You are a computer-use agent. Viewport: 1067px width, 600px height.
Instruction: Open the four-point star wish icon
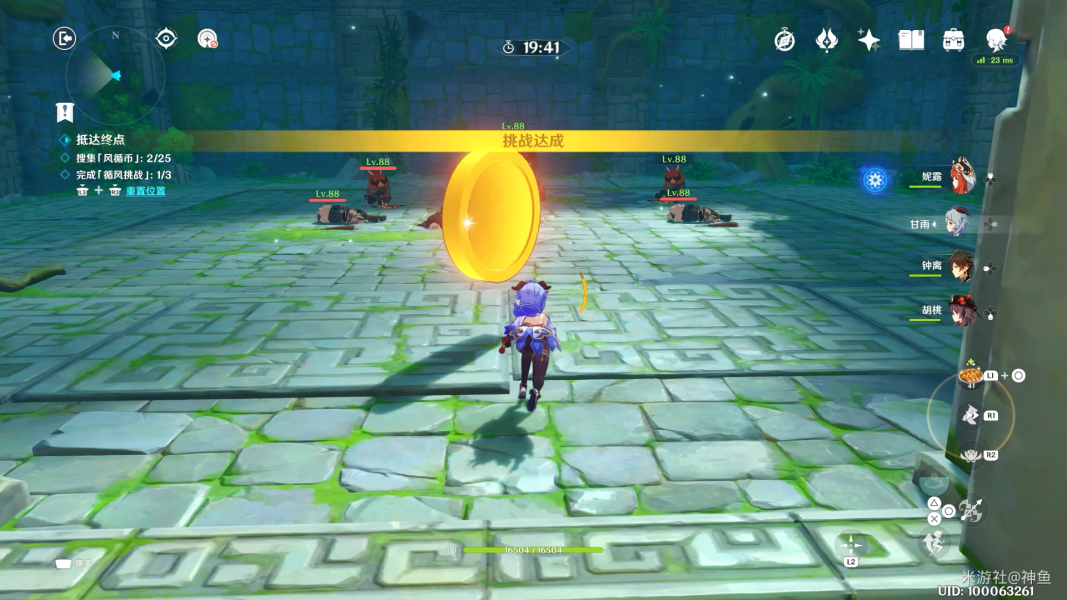coord(868,40)
